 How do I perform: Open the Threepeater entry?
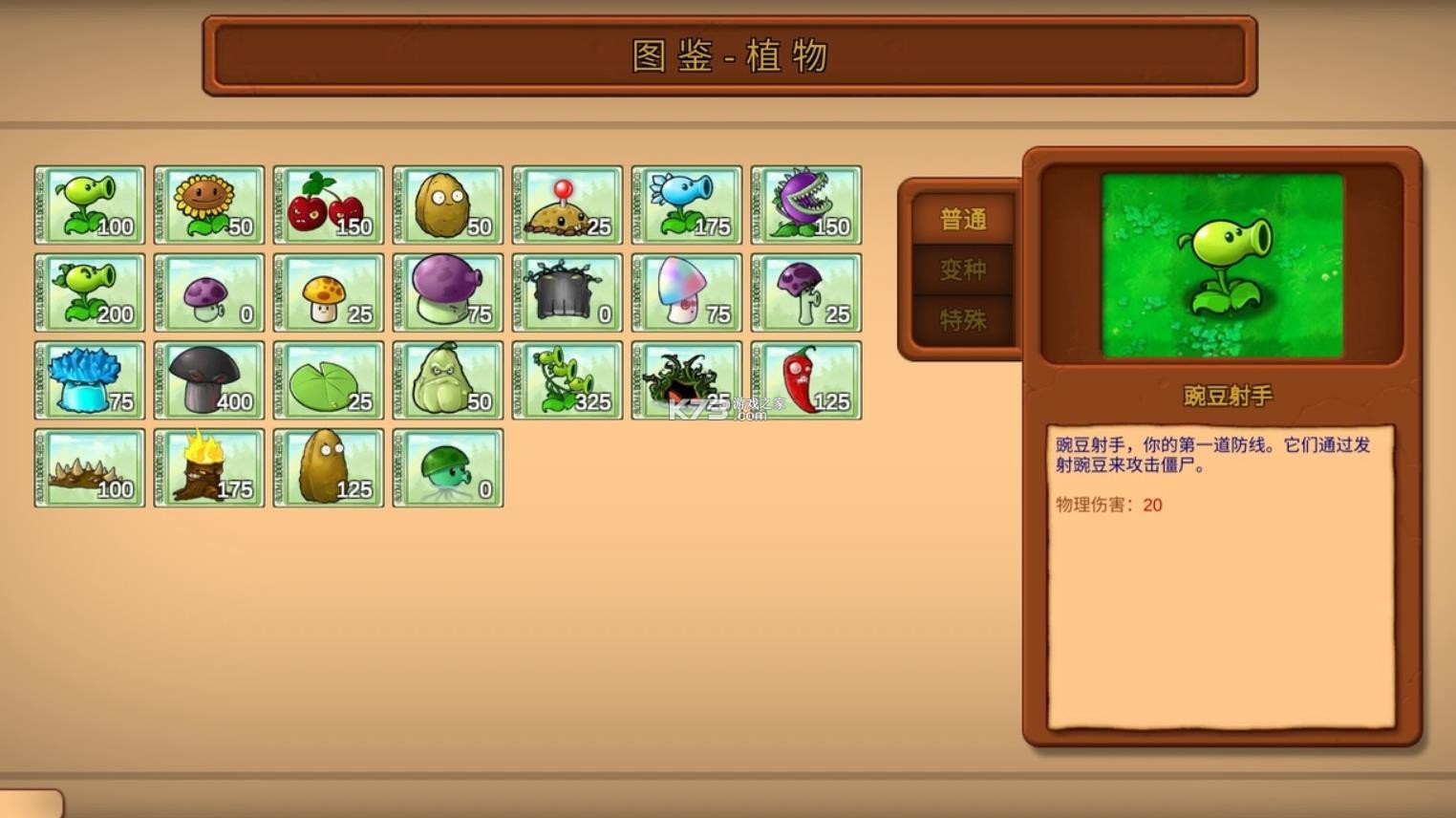click(567, 379)
